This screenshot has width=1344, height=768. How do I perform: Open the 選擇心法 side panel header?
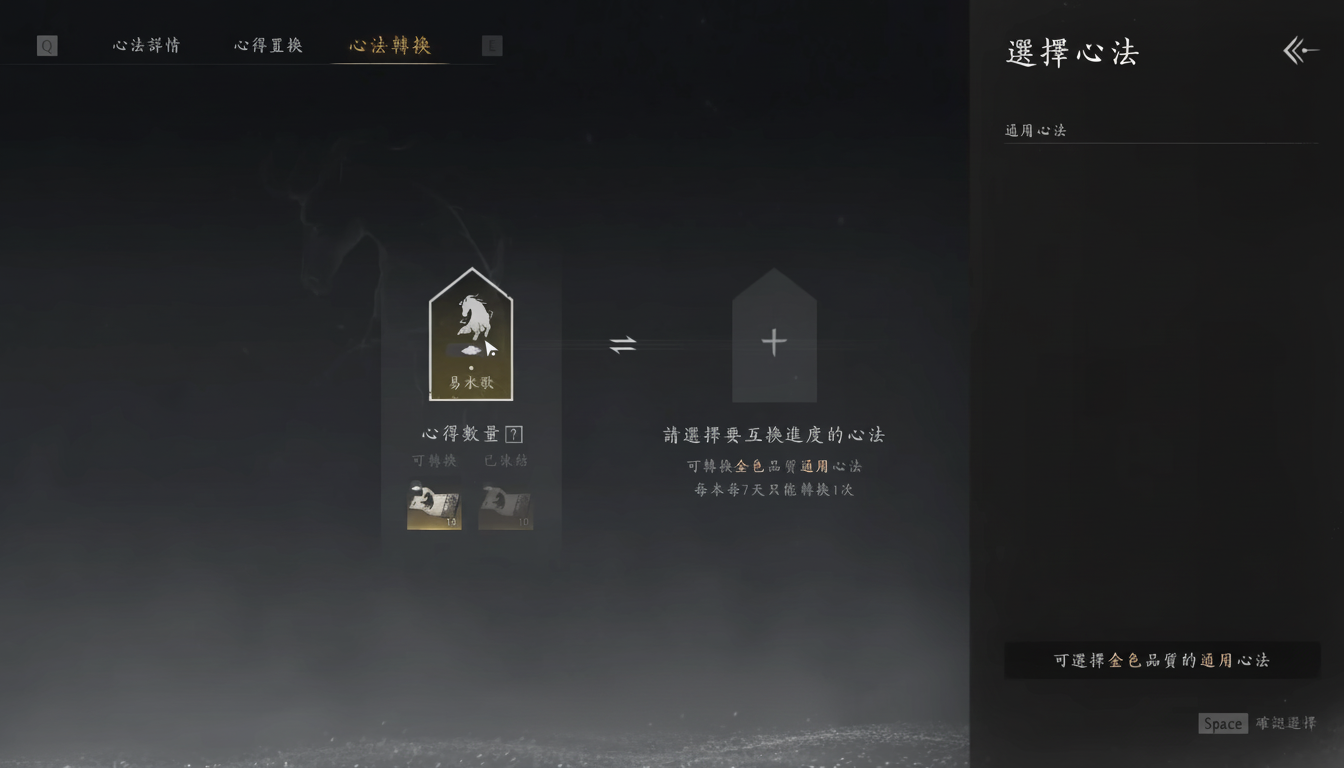tap(1072, 53)
